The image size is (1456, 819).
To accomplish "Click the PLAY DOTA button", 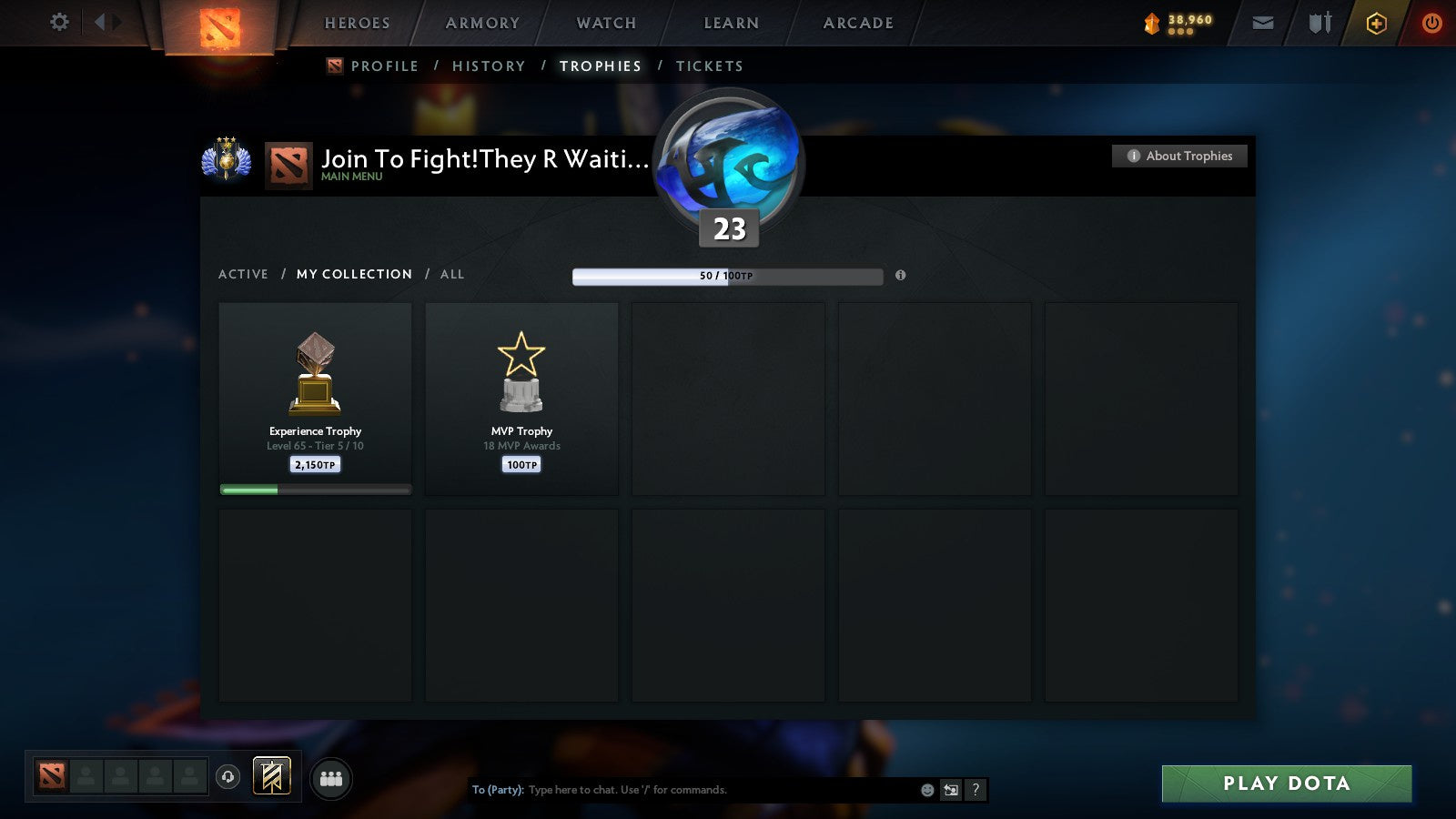I will (x=1285, y=784).
